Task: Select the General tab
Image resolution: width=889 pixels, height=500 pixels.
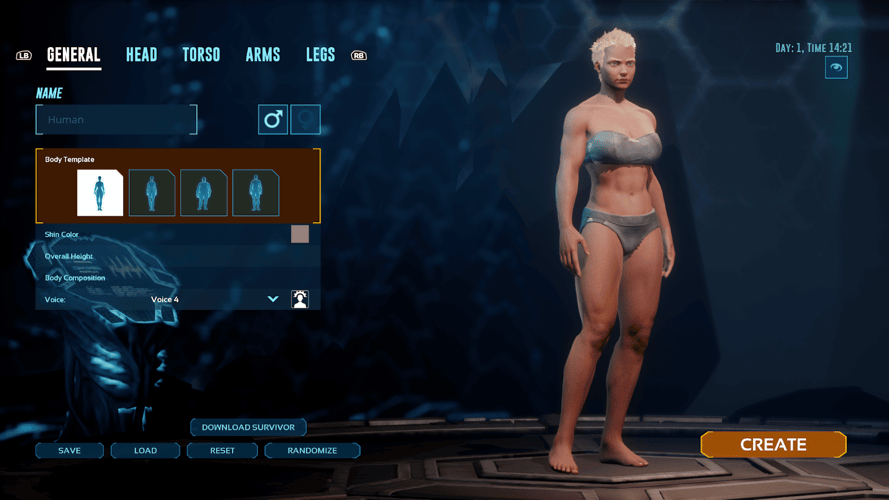Action: coord(74,55)
